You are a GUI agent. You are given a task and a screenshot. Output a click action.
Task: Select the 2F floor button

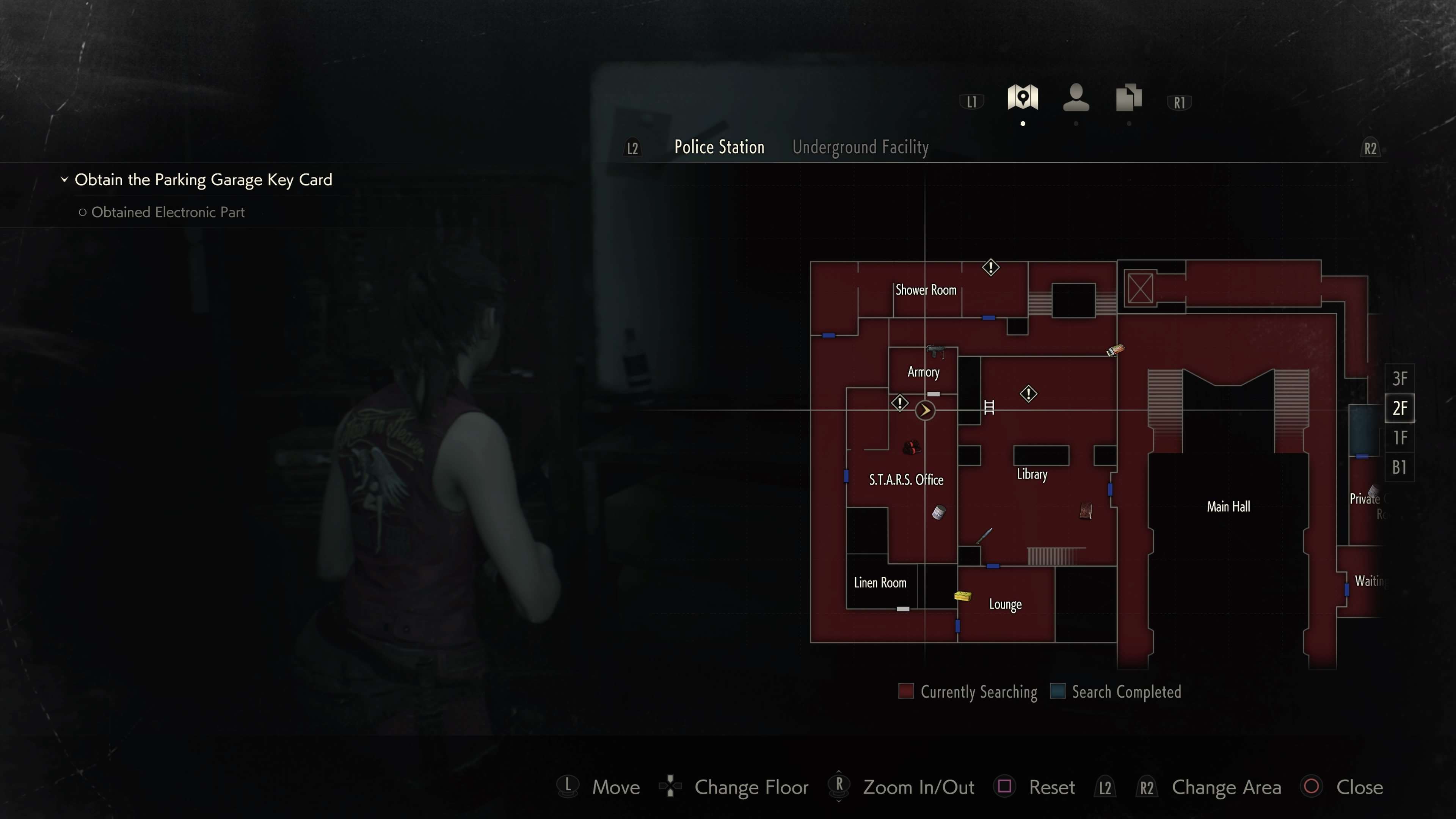pos(1400,408)
